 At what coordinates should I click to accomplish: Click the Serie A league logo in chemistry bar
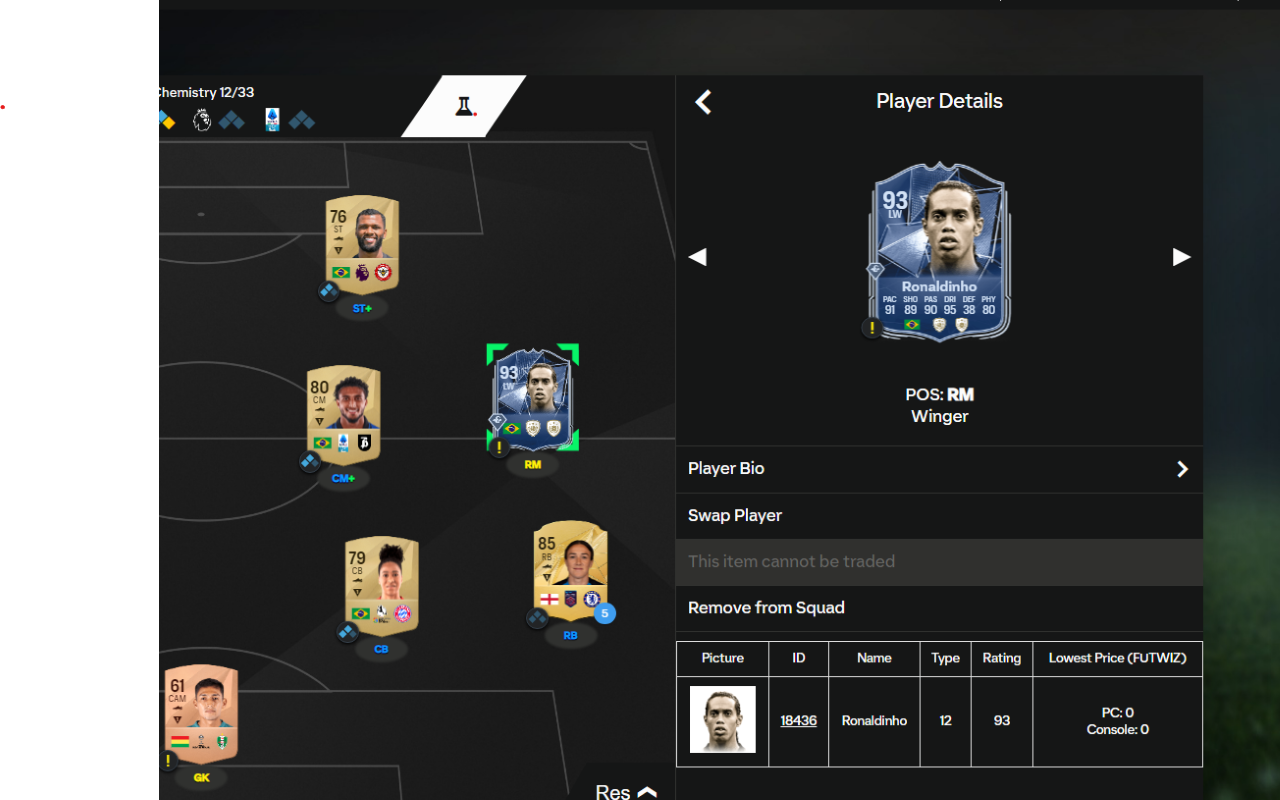point(272,120)
